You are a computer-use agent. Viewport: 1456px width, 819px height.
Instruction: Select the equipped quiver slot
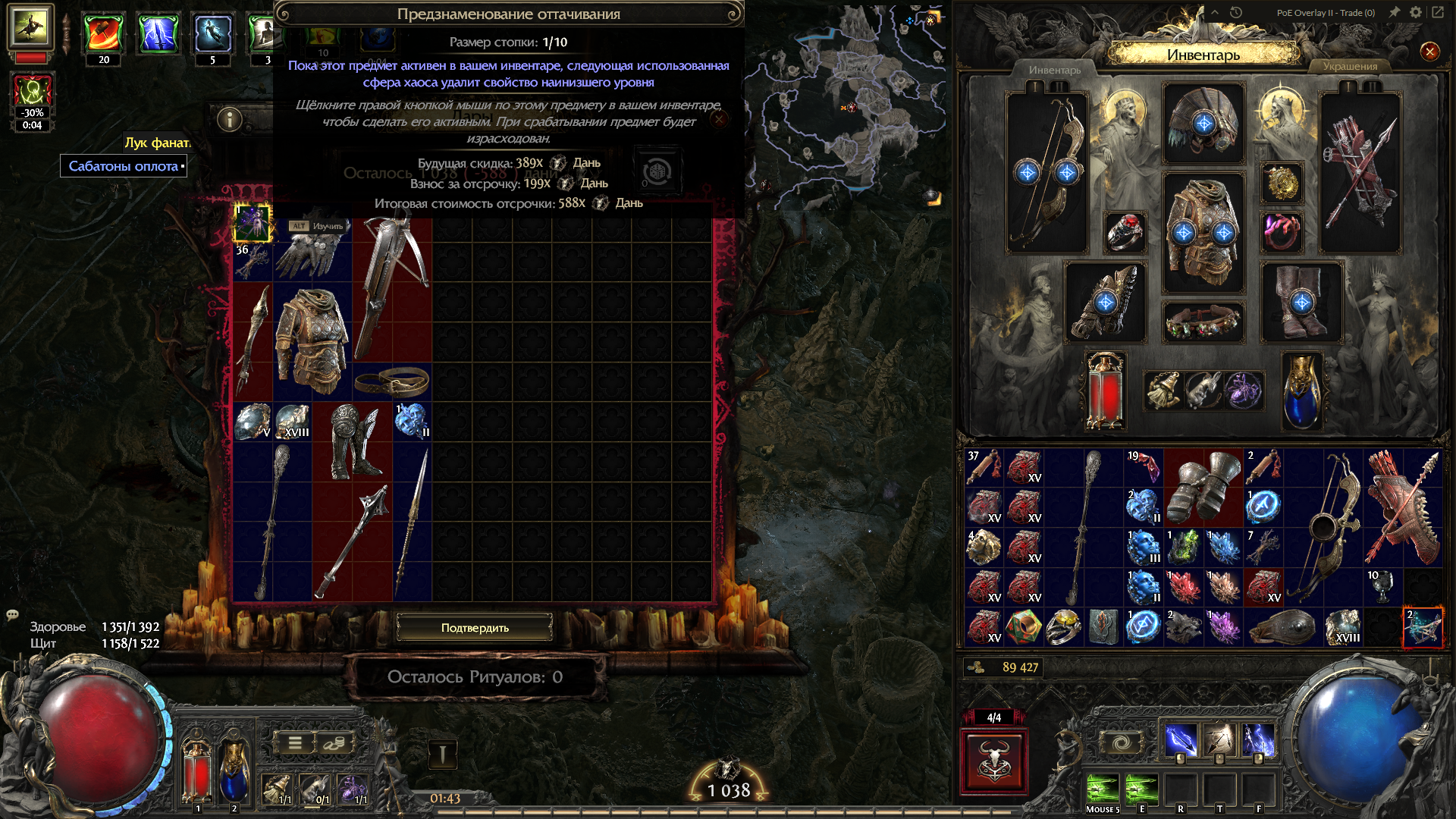[x=1360, y=173]
